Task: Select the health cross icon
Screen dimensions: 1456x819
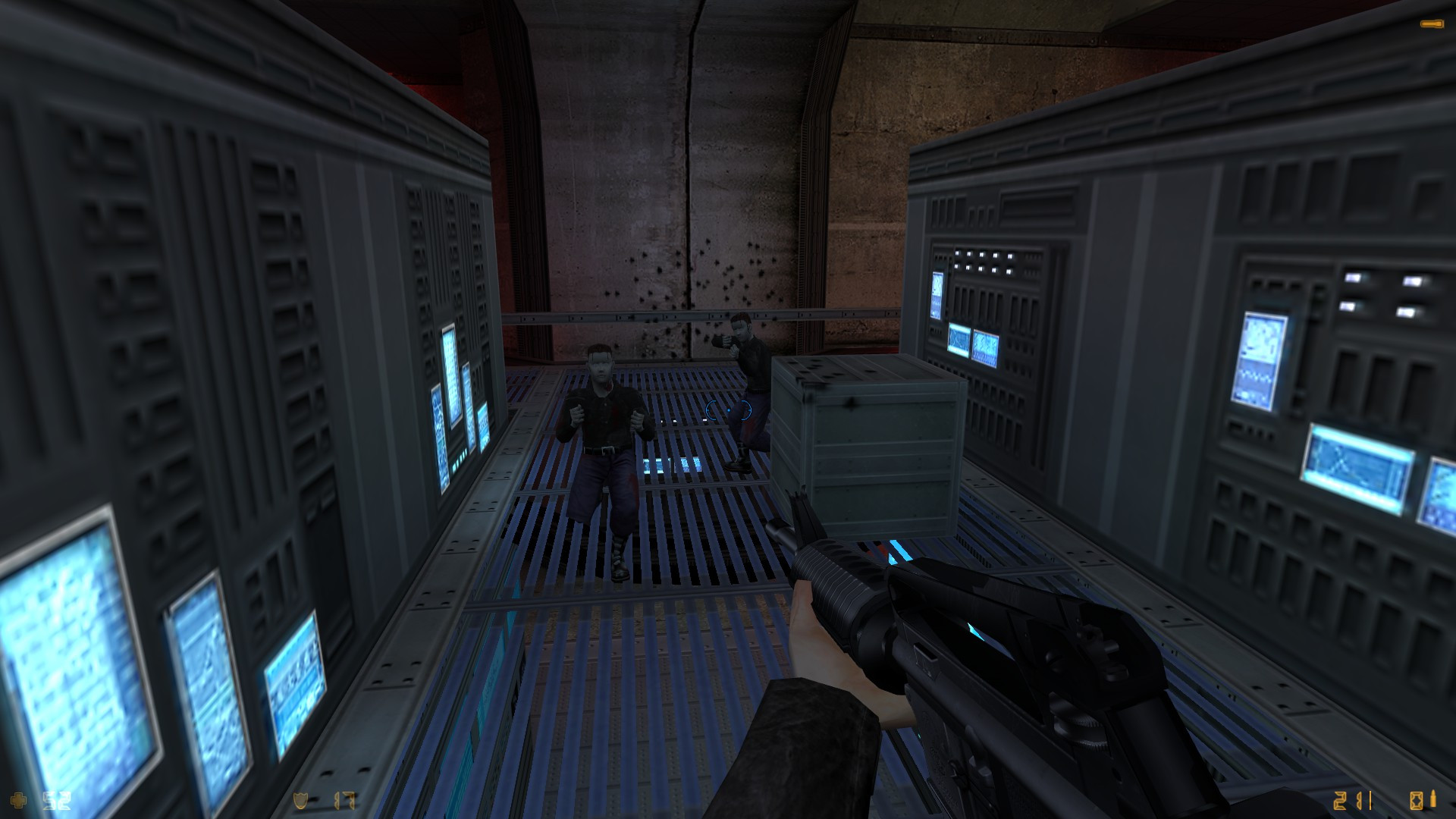Action: tap(20, 800)
